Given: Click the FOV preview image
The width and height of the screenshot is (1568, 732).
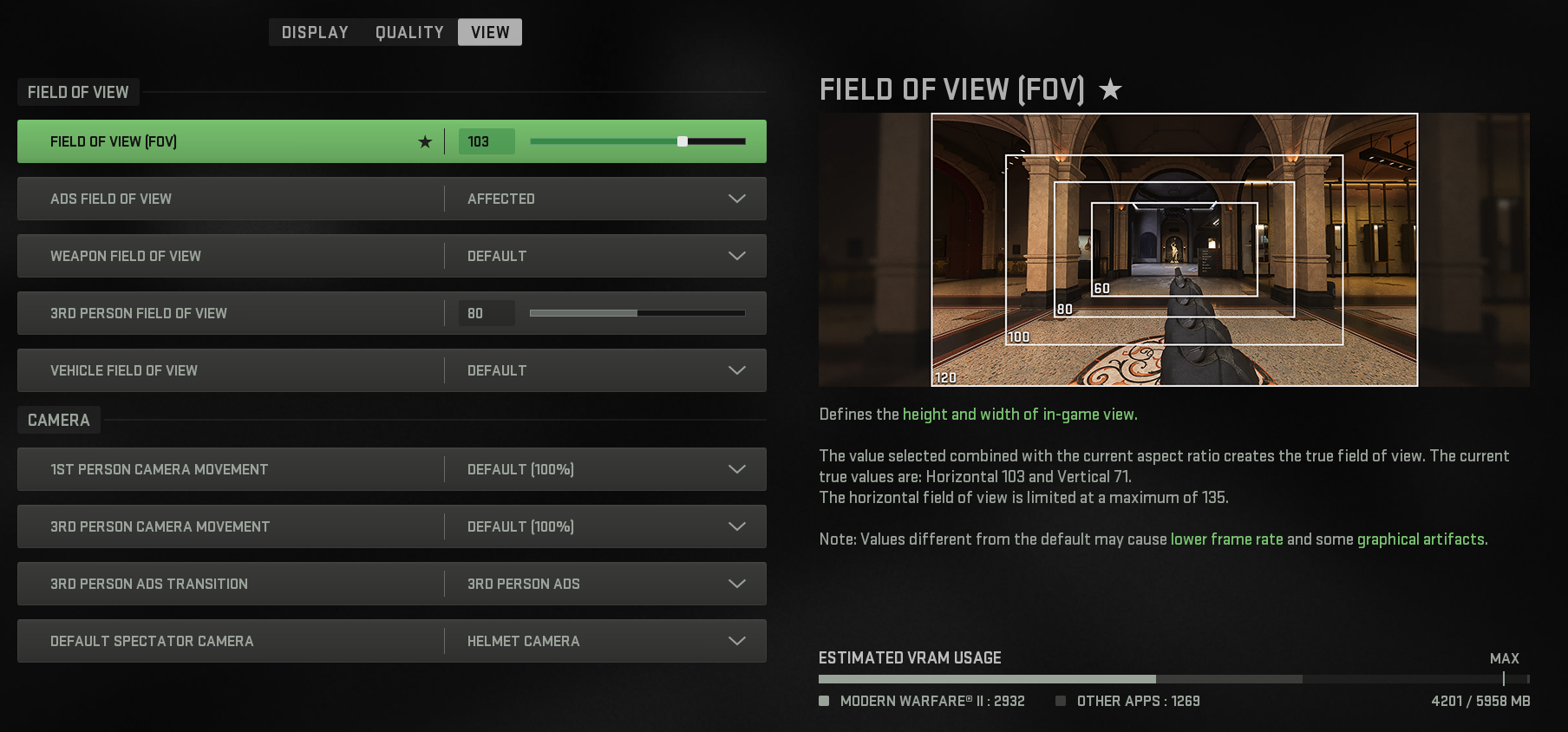Looking at the screenshot, I should click(x=1173, y=250).
